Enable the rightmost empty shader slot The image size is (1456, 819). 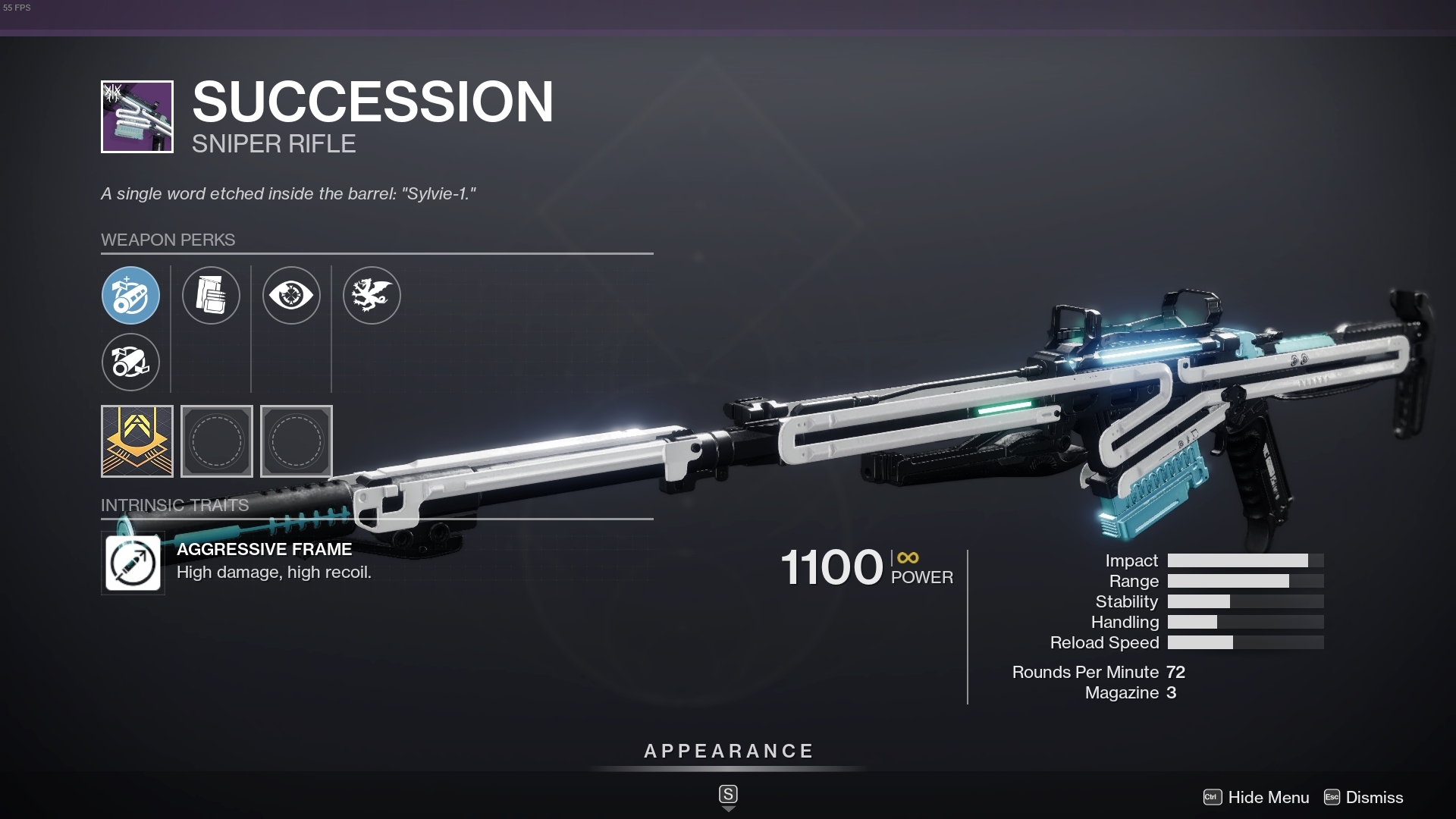[x=296, y=441]
